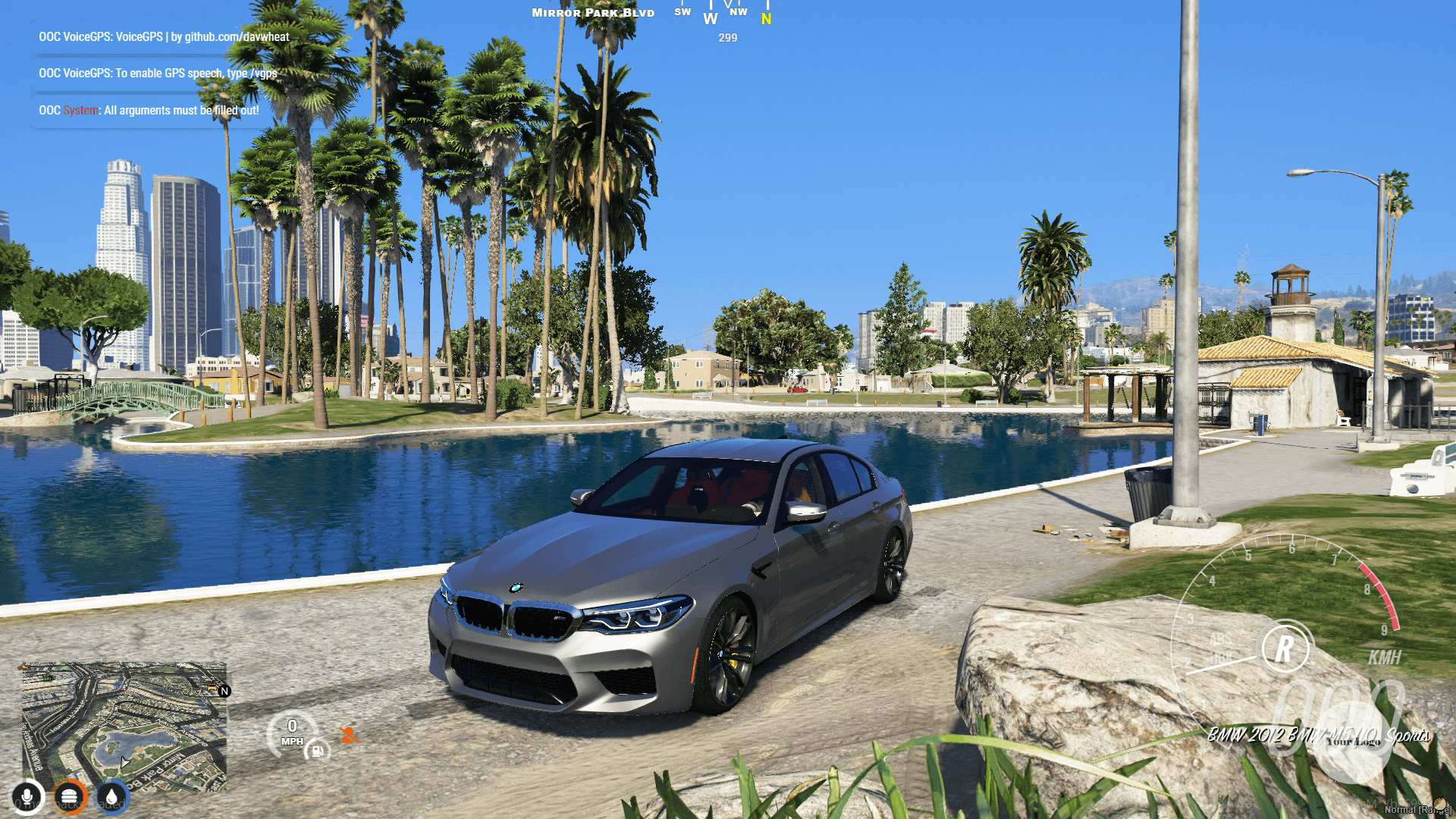Select the burger hunger status icon
1456x819 pixels.
click(71, 796)
